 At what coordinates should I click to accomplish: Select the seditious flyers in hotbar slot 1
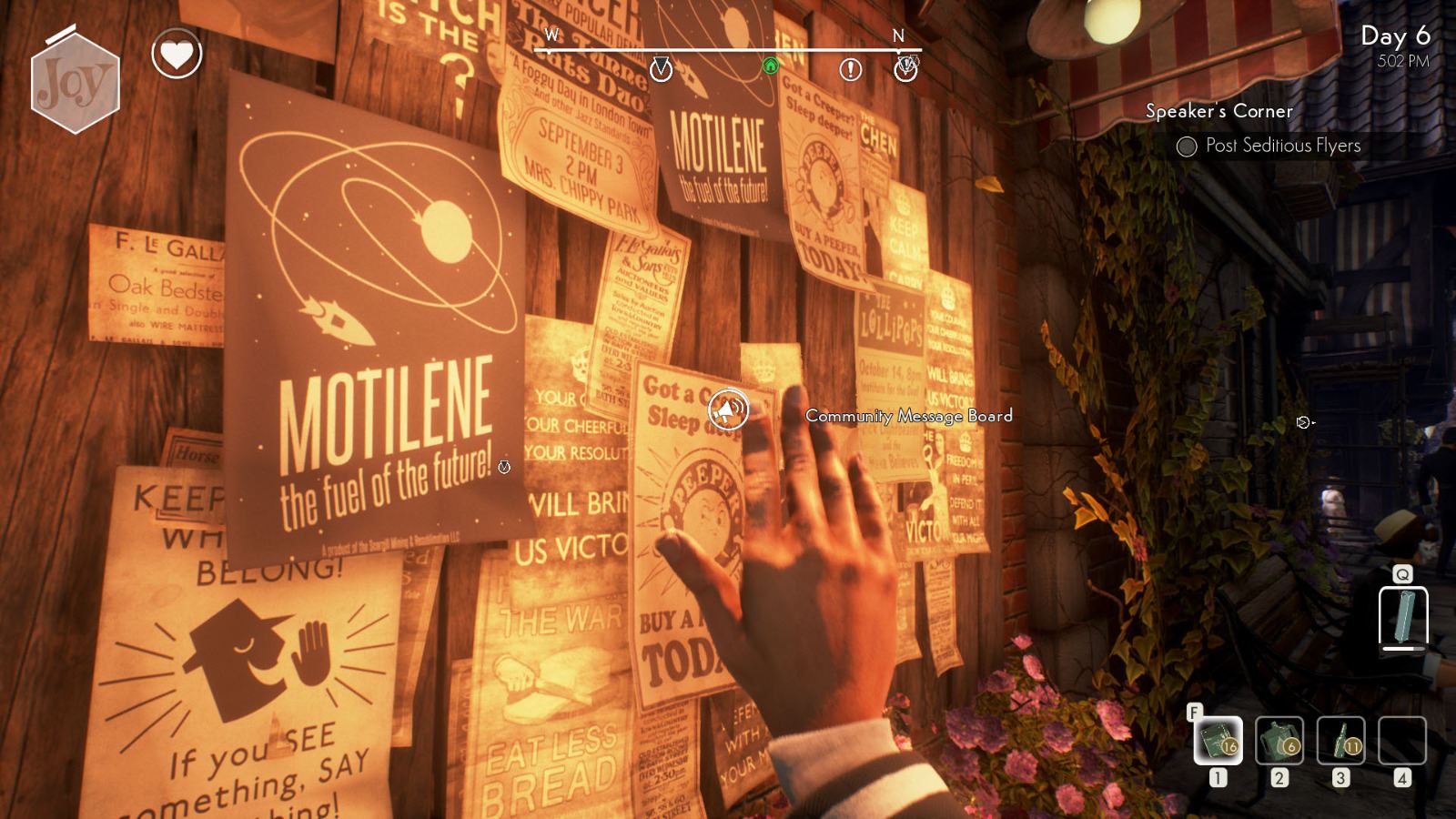(1218, 742)
